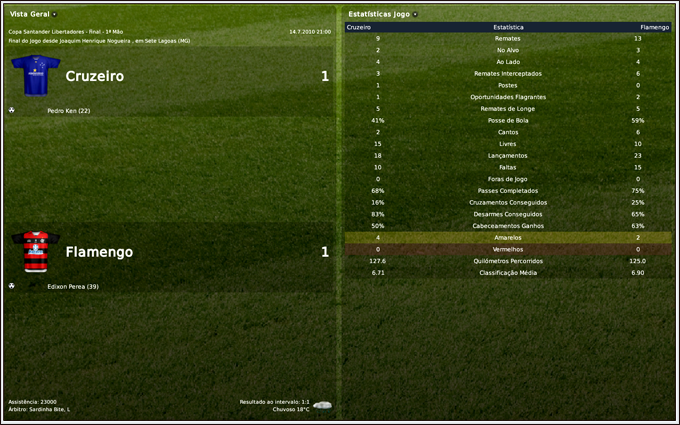Open goalscorer Edixon Perea's profile

72,286
